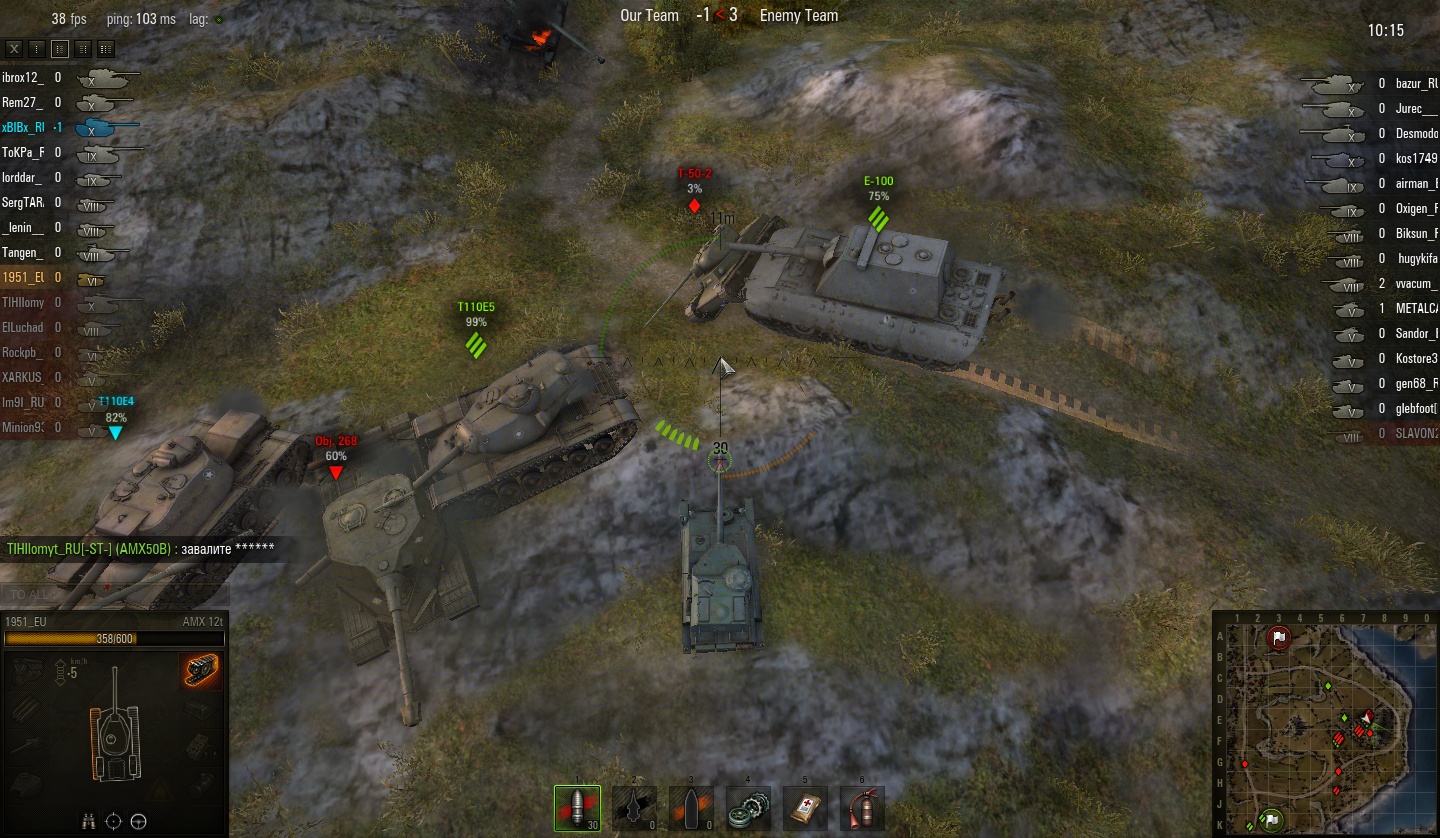Use the repair kit consumable
Screen dimensions: 1440x838
point(748,807)
